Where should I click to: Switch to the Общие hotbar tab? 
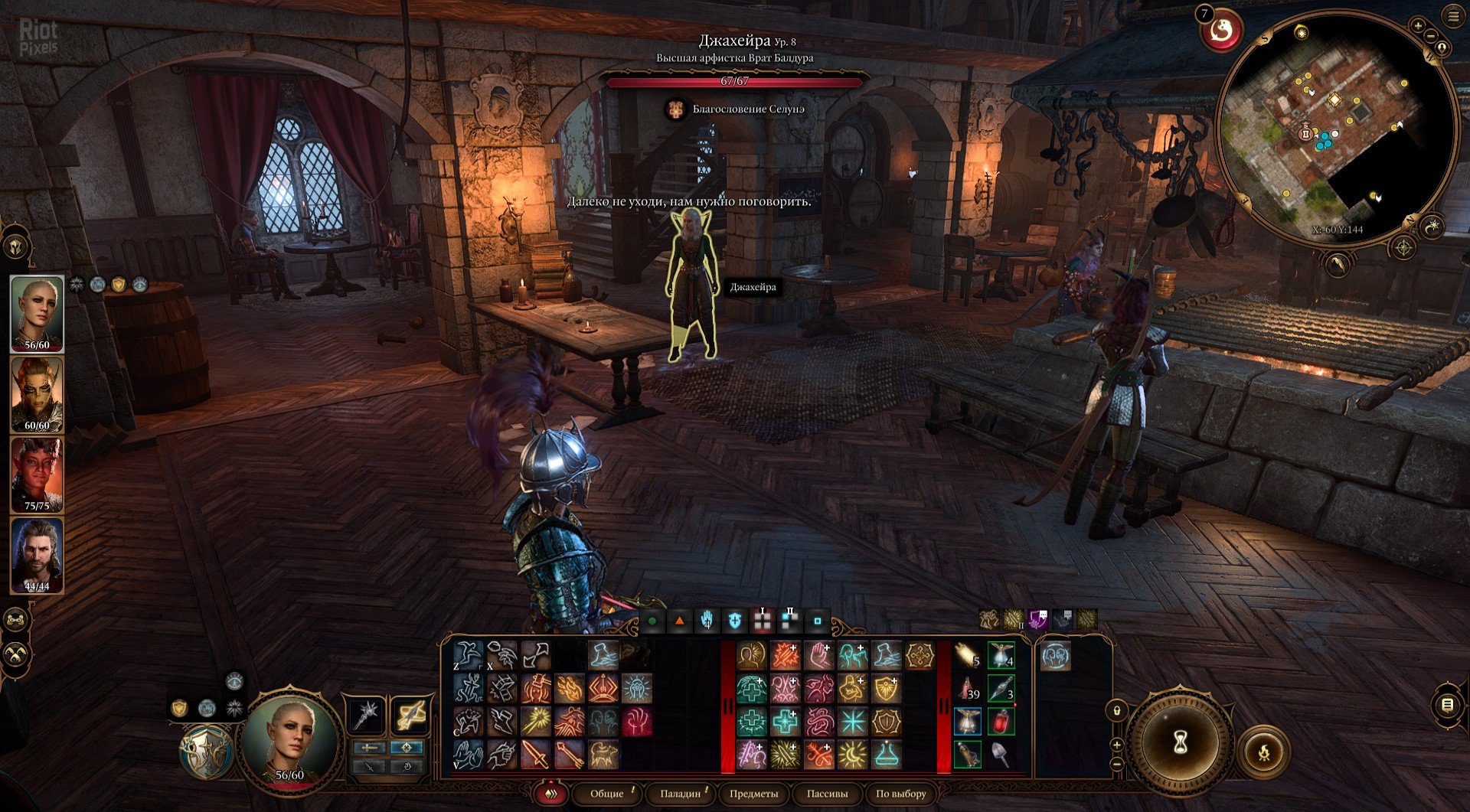coord(607,794)
